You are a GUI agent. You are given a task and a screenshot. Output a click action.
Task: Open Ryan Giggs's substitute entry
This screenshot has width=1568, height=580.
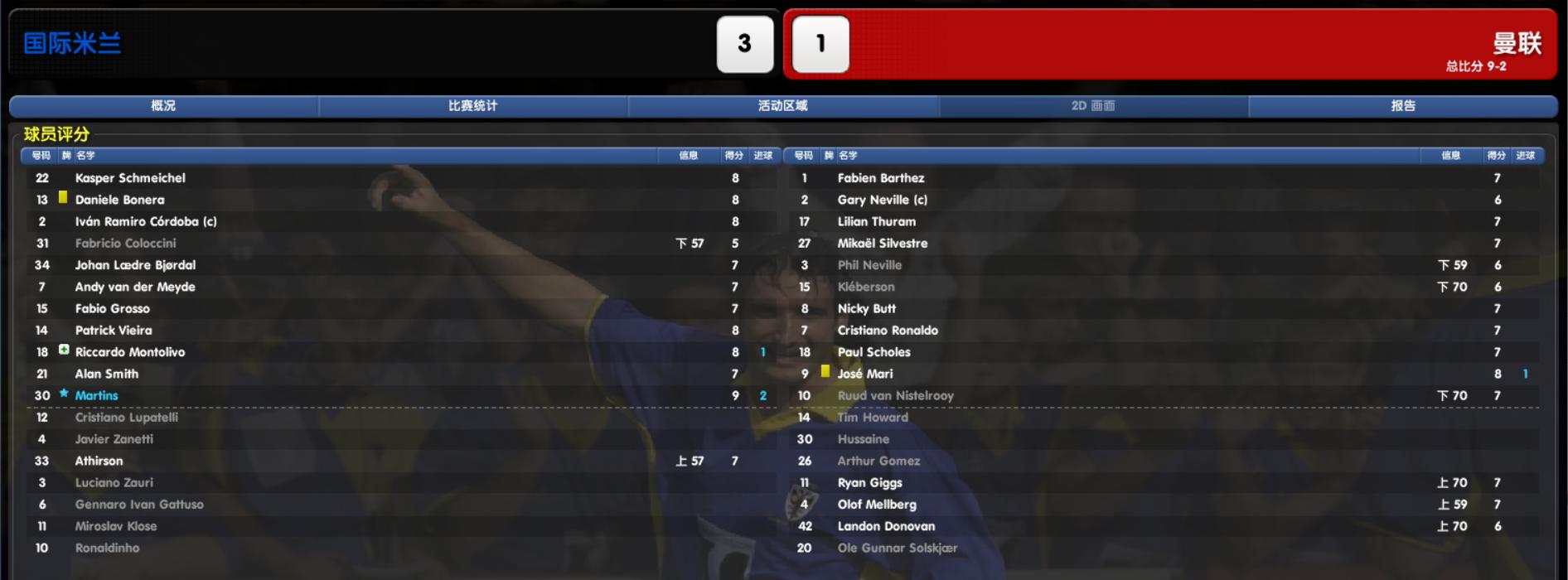[x=869, y=483]
